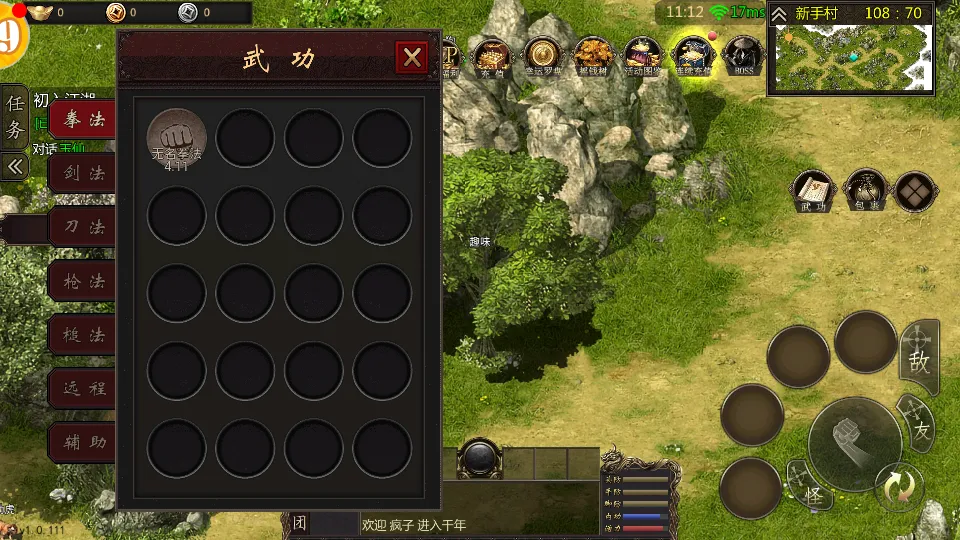Choose the 枪法 spear tab

click(84, 281)
